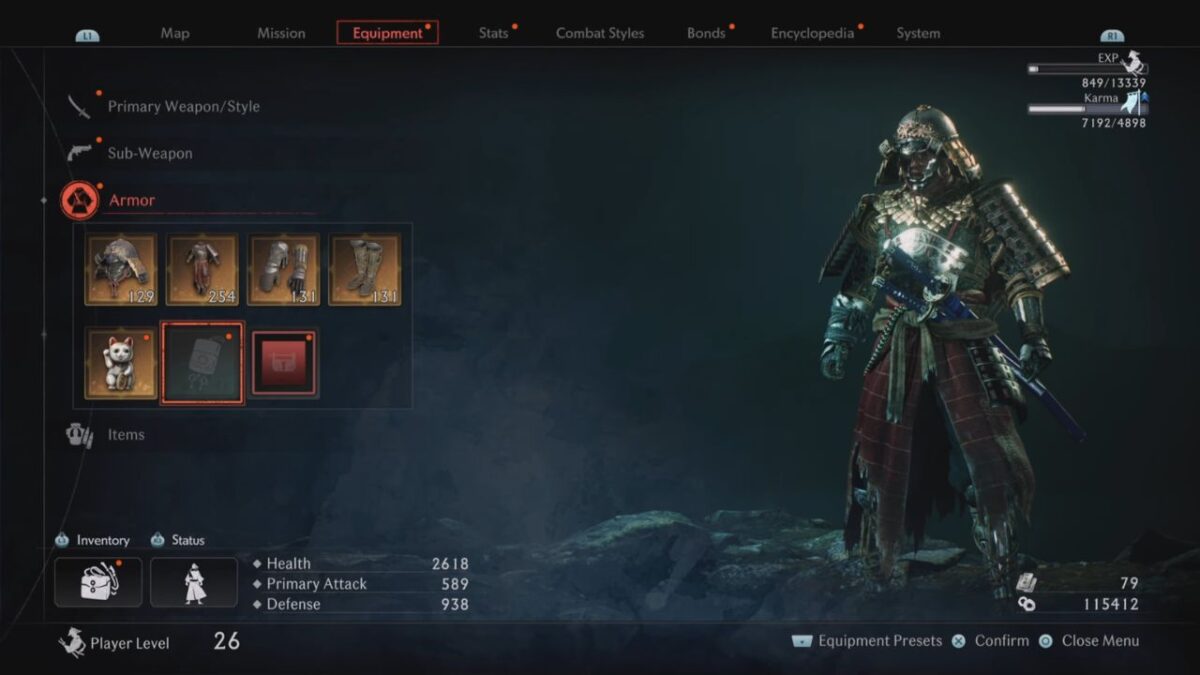
Task: Open the Inventory bag button
Action: [x=96, y=582]
